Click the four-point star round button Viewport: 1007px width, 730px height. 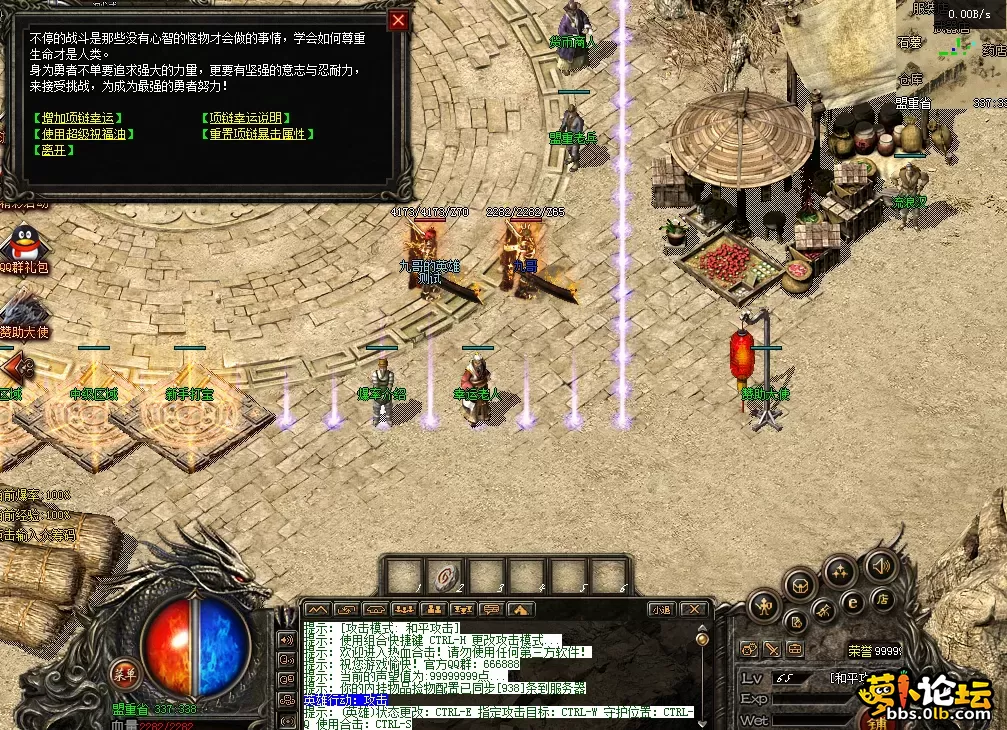838,572
